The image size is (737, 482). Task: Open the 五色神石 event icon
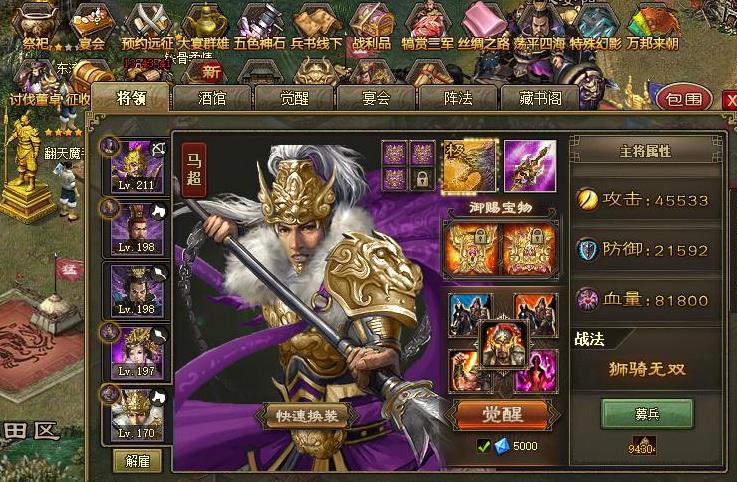click(x=260, y=26)
